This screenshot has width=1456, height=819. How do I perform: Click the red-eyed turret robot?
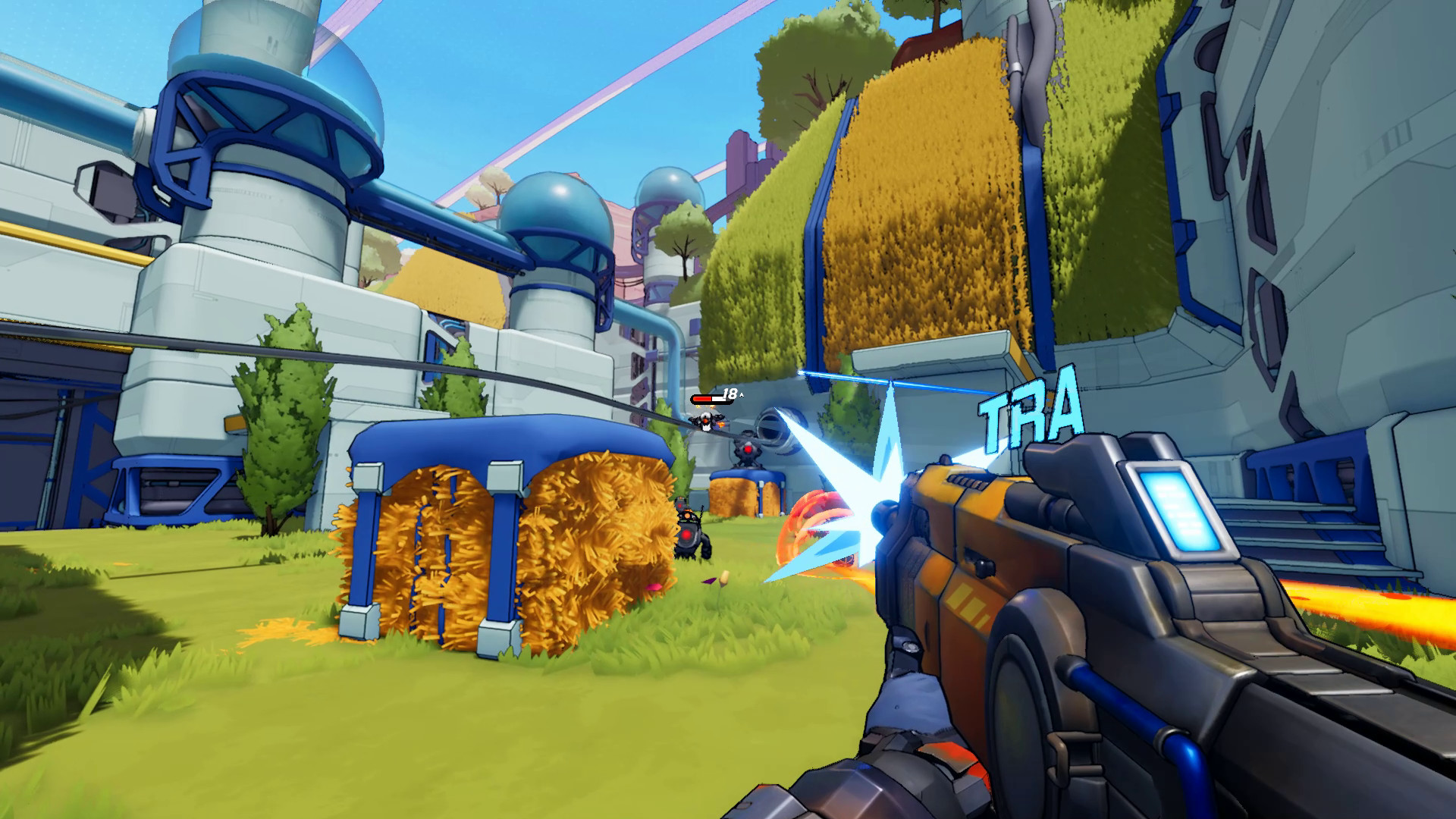(748, 450)
